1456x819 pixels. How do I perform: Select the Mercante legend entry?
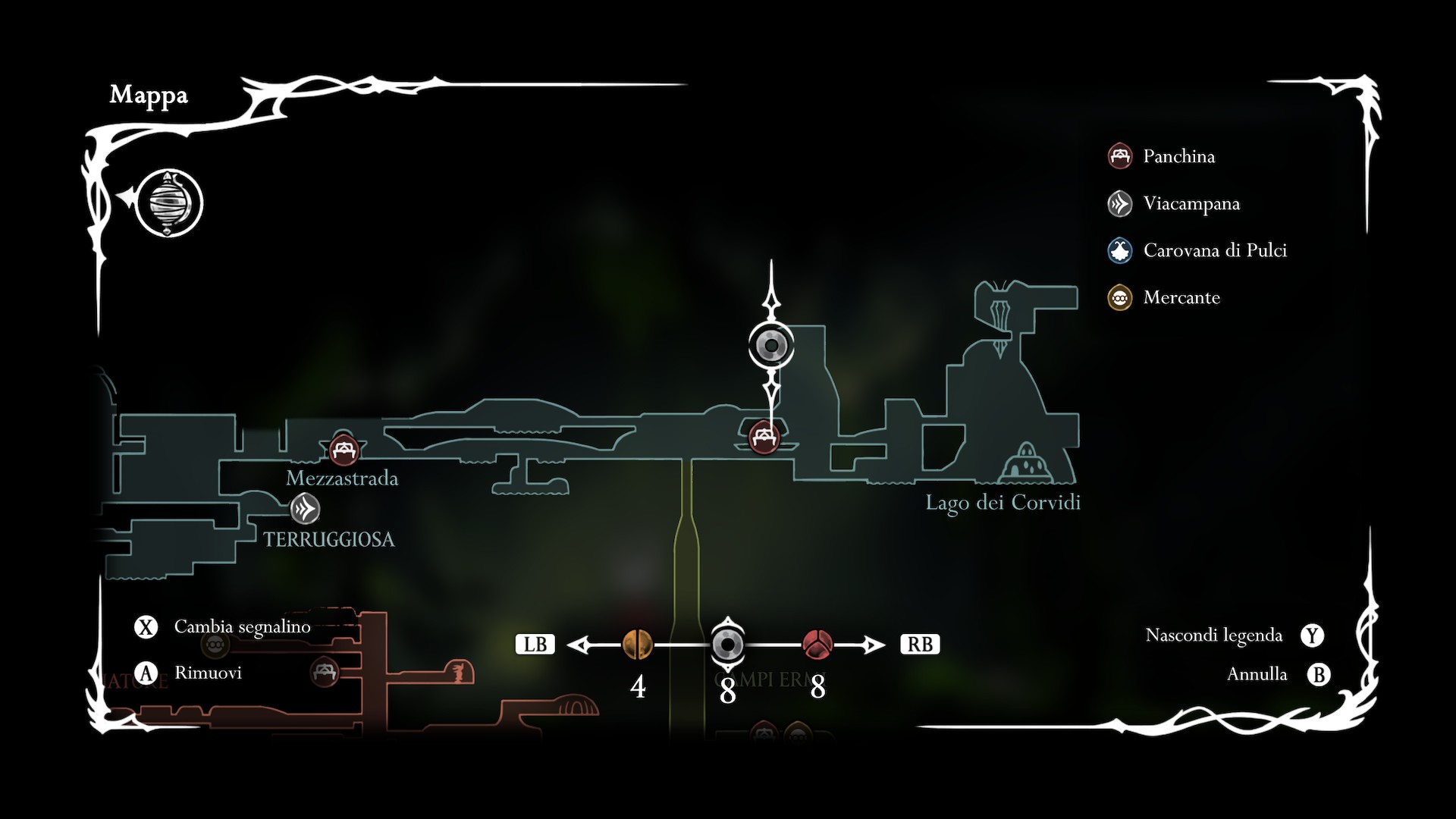tap(1181, 297)
